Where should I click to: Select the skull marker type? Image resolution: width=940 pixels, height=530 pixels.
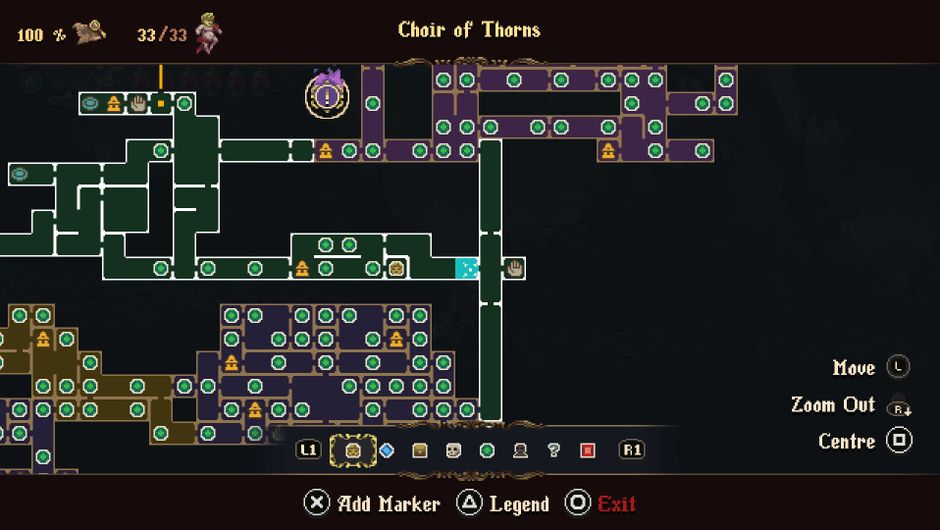(x=453, y=450)
